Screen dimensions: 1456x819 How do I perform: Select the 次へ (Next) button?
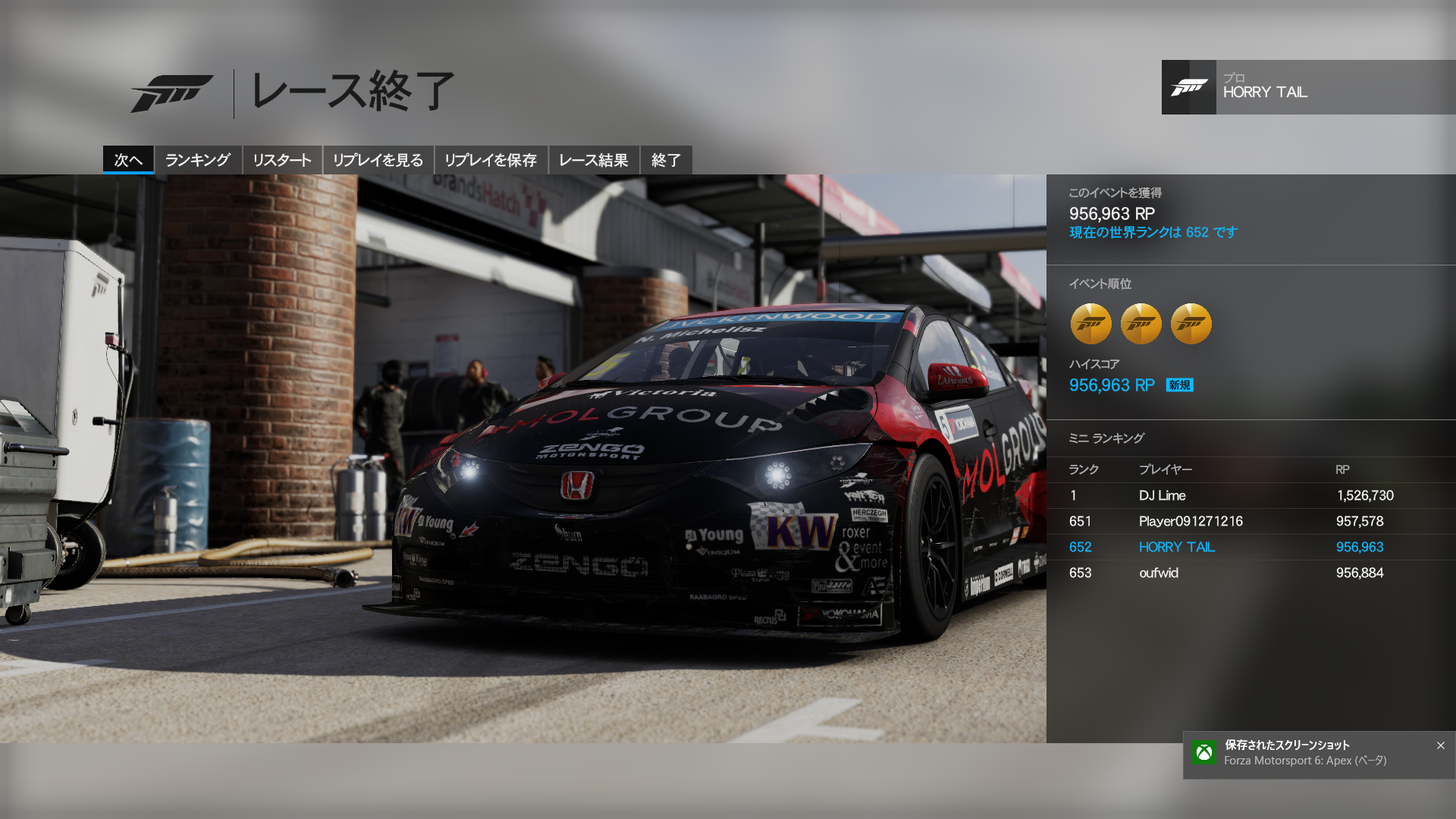click(128, 160)
